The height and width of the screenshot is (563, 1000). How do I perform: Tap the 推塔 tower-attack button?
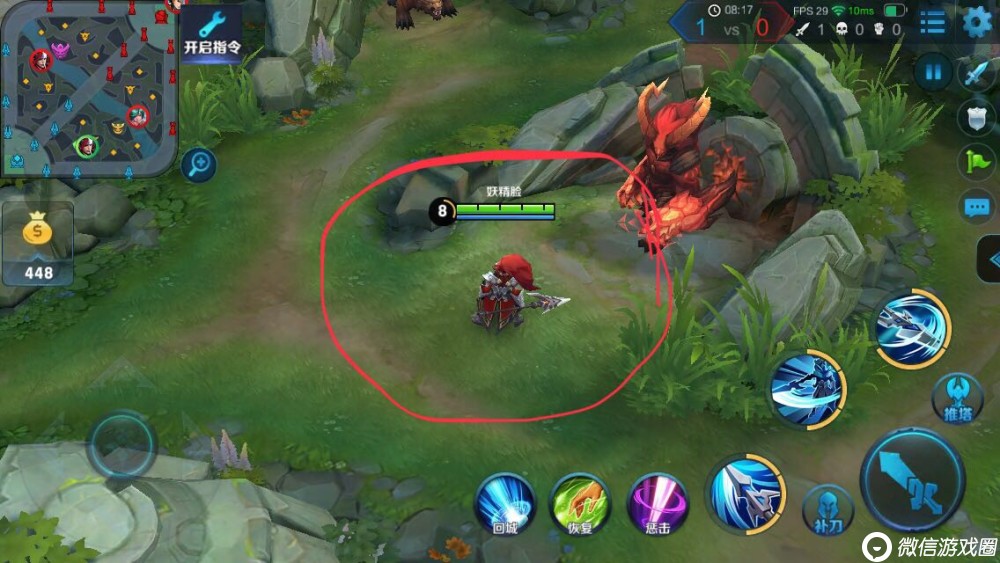(x=957, y=399)
